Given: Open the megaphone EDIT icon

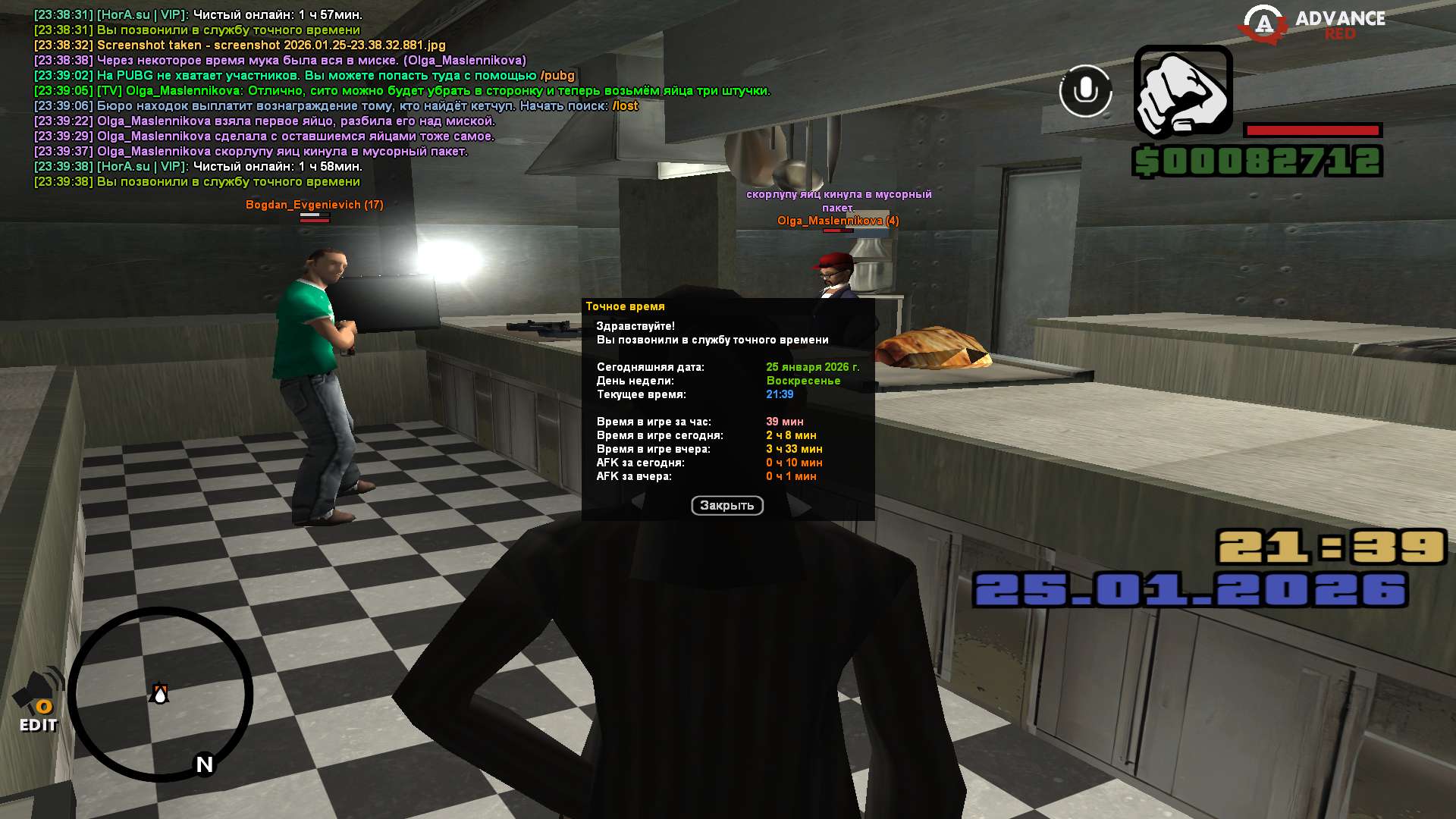Looking at the screenshot, I should pos(39,701).
